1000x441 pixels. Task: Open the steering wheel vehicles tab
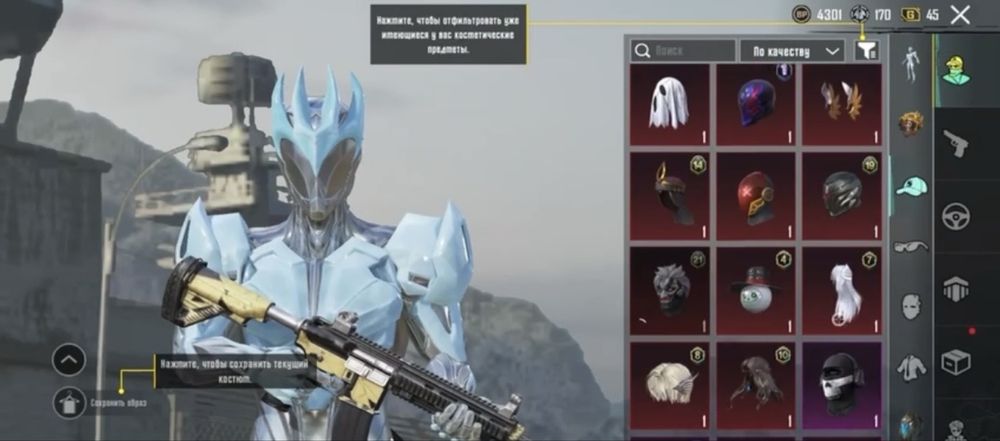[956, 216]
